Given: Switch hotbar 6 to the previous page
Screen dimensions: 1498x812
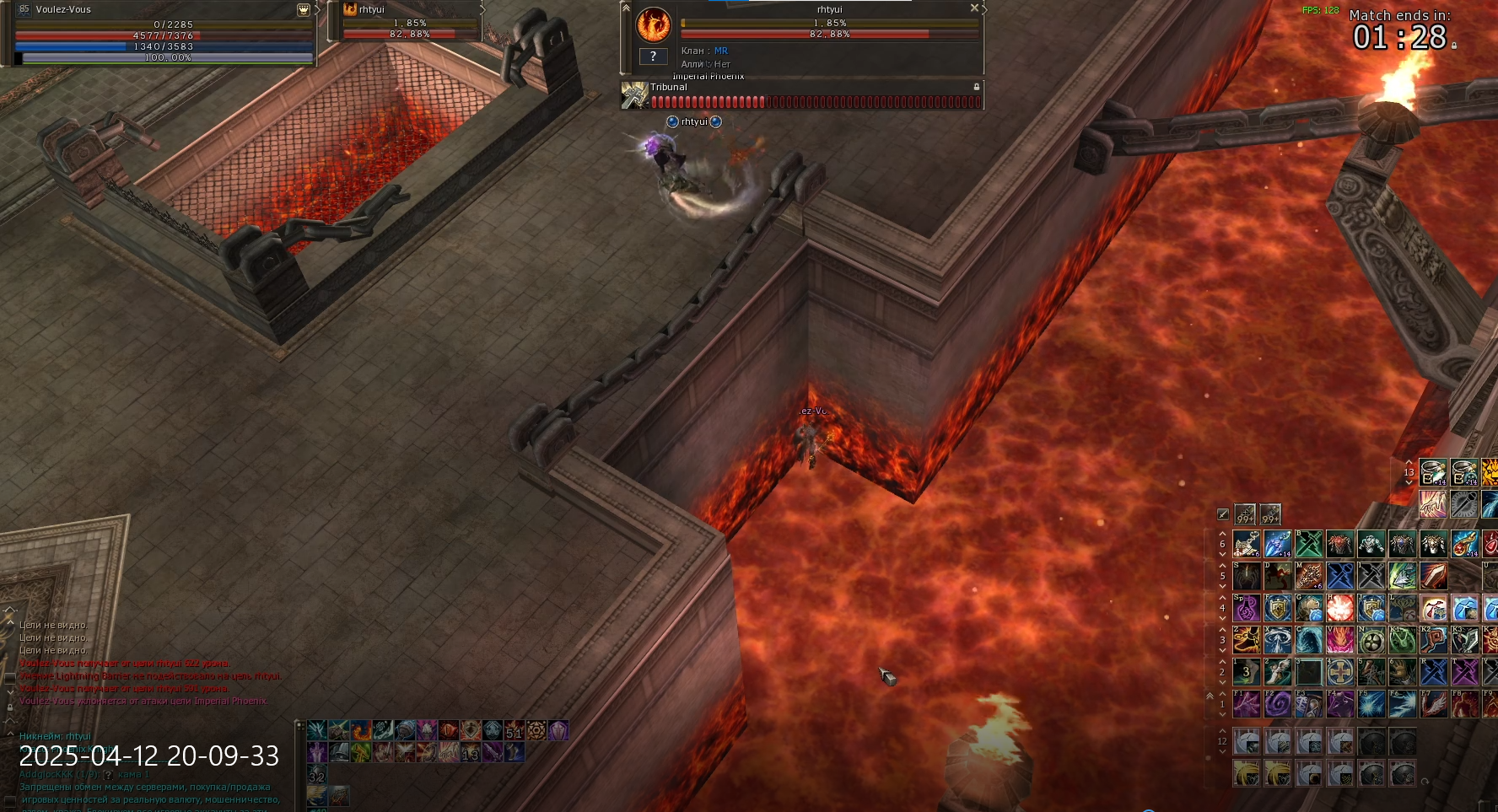Looking at the screenshot, I should click(1222, 534).
